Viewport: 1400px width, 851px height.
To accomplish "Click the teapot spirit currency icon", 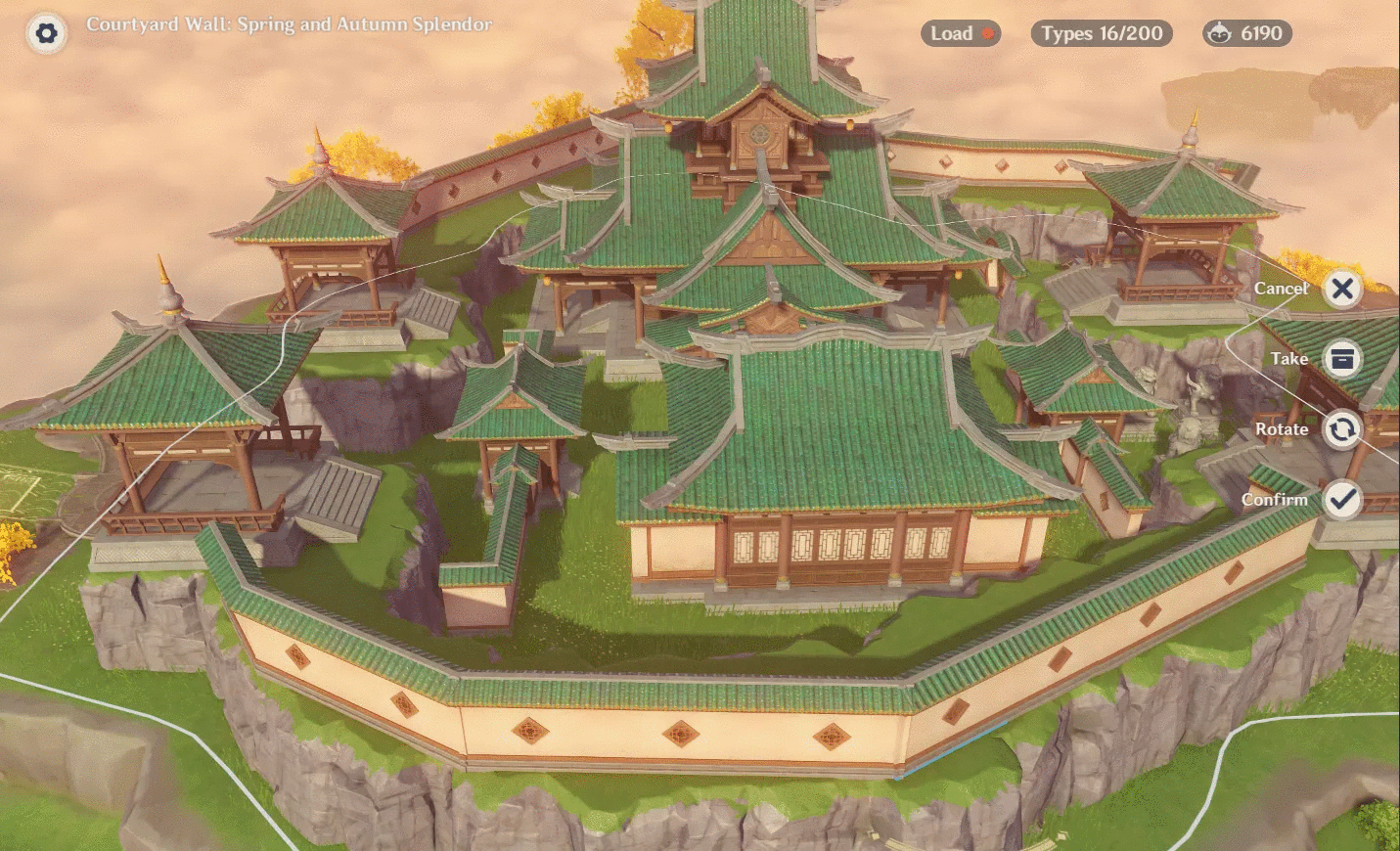I will (x=1219, y=33).
